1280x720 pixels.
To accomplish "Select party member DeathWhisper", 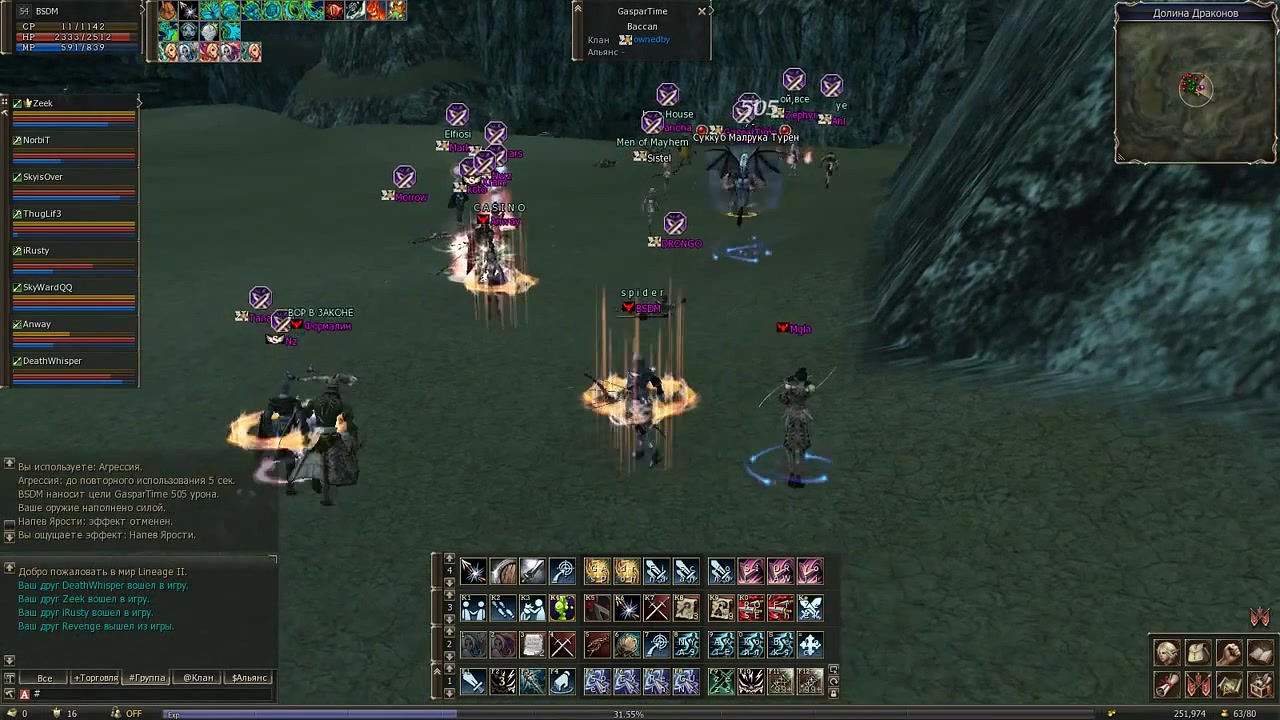I will (x=52, y=361).
